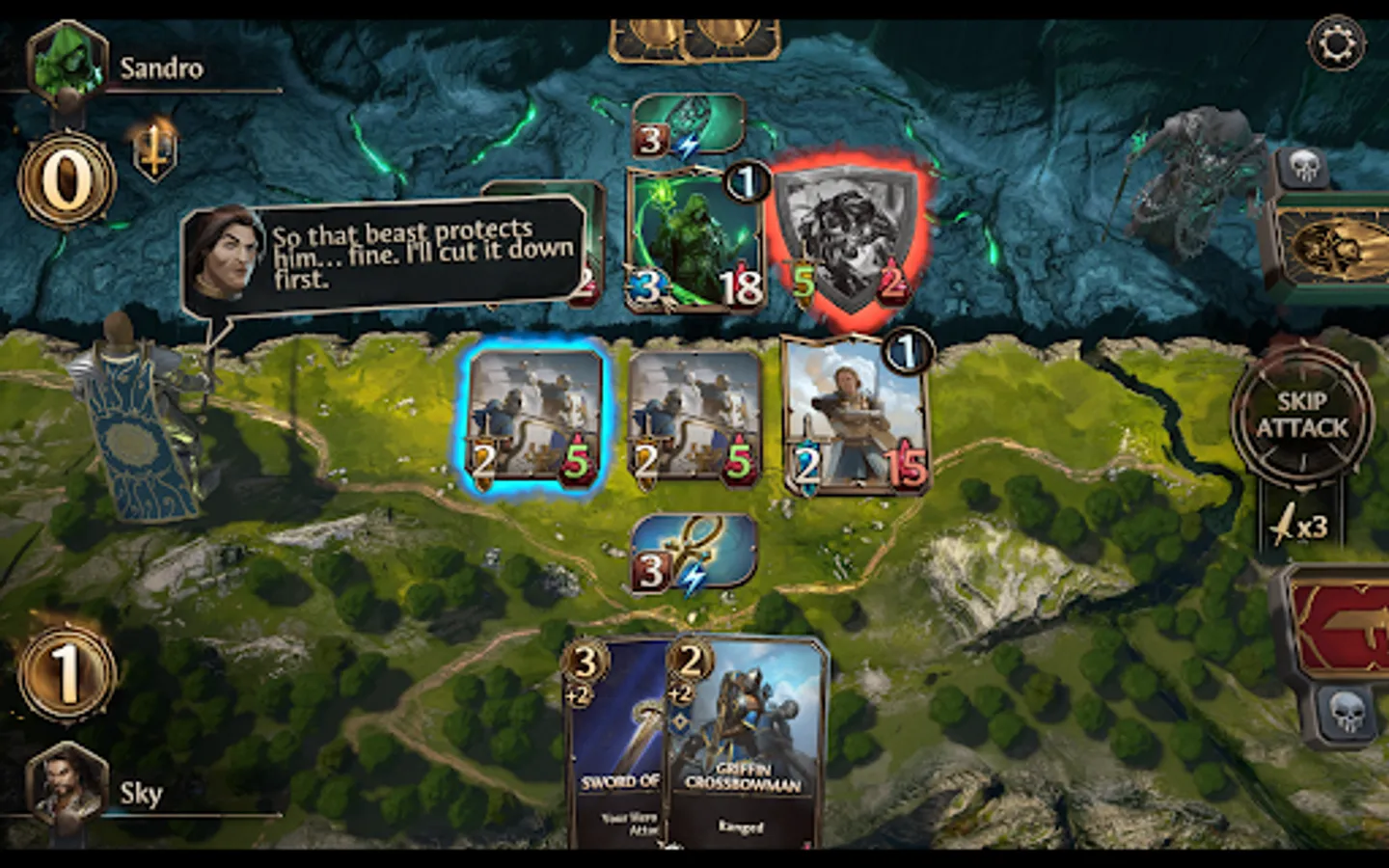The width and height of the screenshot is (1389, 868).
Task: Open the settings gear menu
Action: click(1336, 41)
